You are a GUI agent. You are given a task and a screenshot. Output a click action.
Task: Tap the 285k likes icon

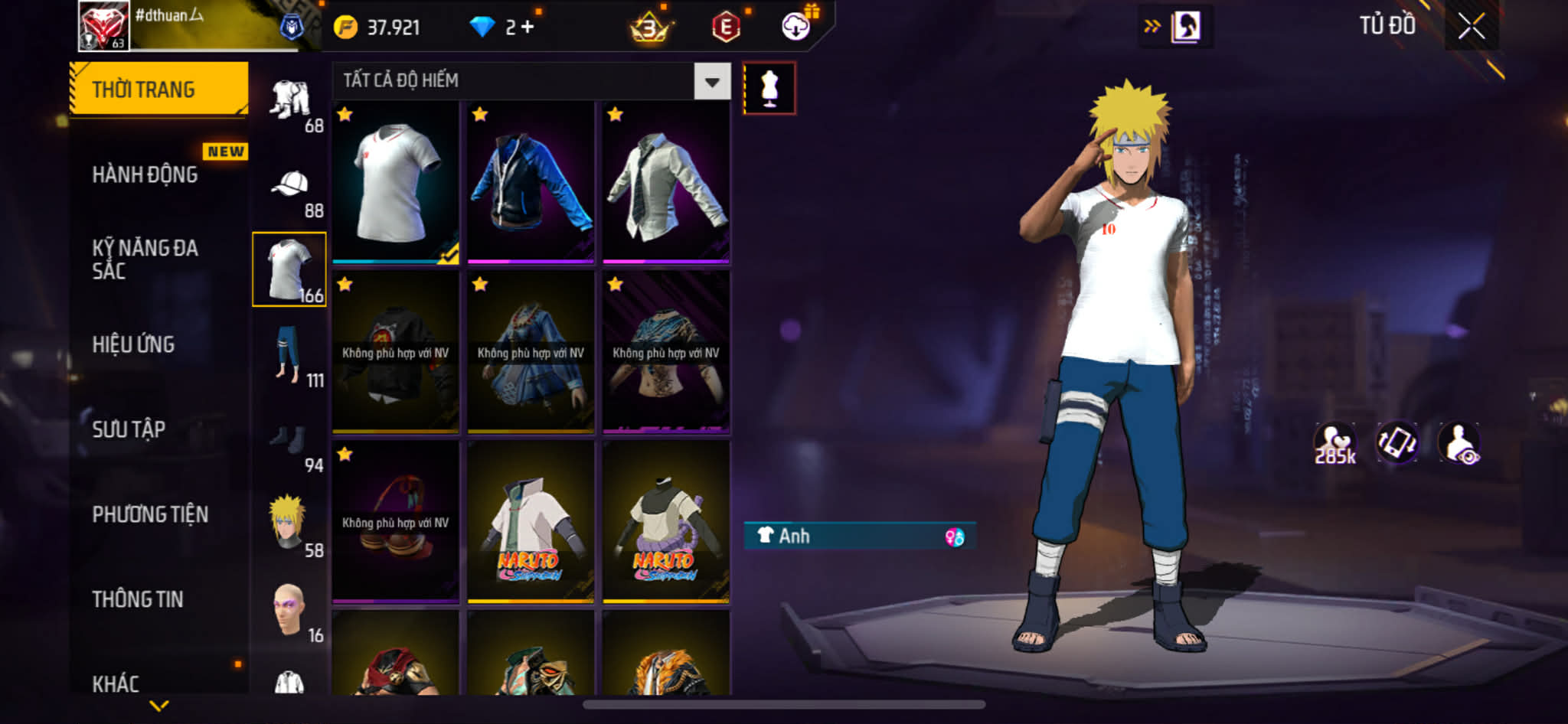(x=1334, y=444)
